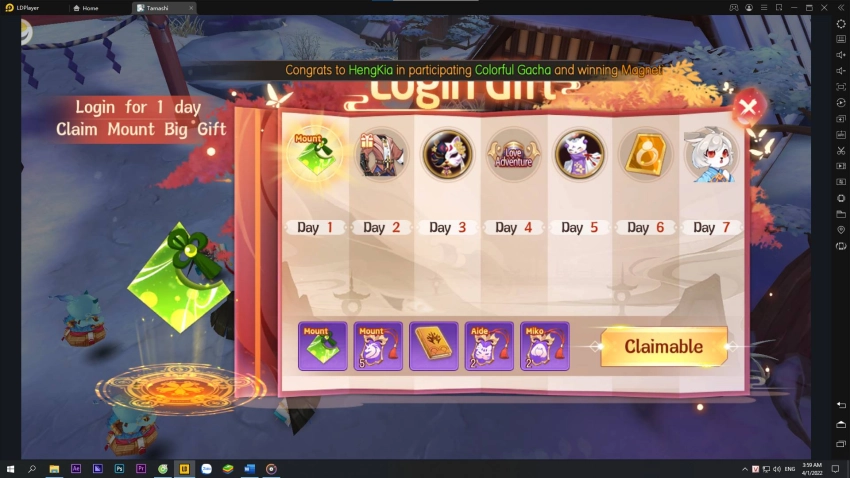This screenshot has height=478, width=850.
Task: Select the Day 1 Mount gift icon
Action: pos(315,154)
